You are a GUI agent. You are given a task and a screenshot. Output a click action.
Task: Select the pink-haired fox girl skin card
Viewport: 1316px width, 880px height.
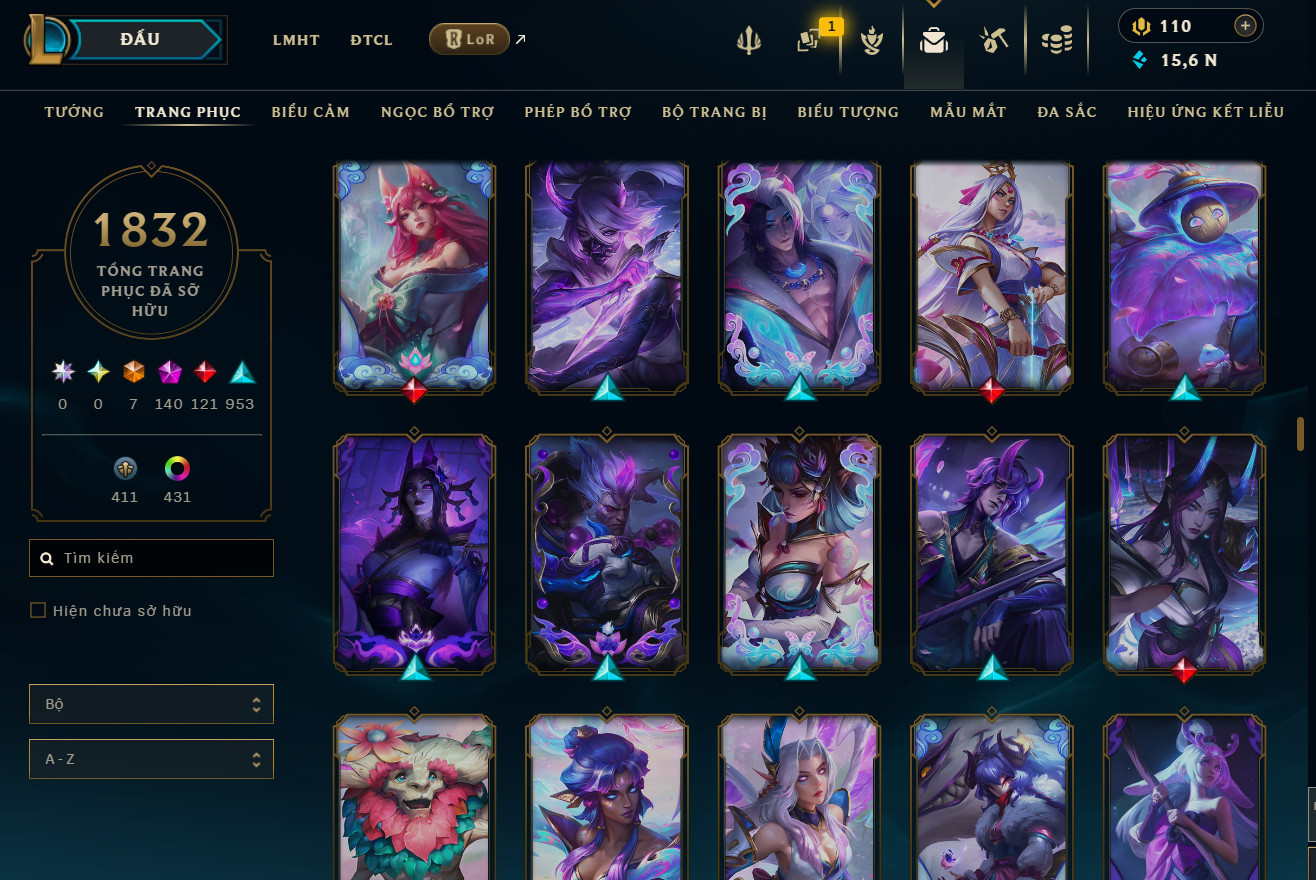[414, 275]
